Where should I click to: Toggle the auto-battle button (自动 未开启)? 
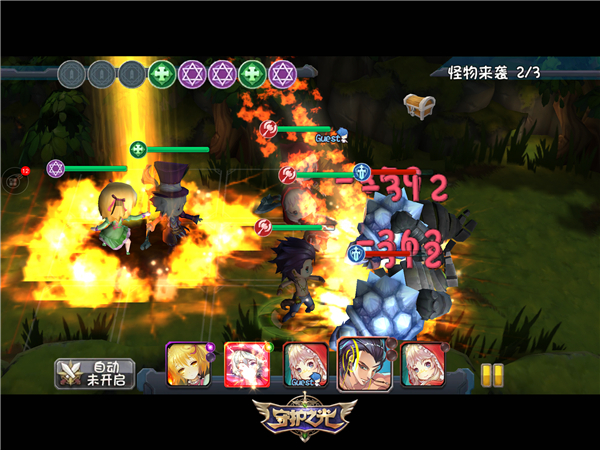tap(95, 373)
